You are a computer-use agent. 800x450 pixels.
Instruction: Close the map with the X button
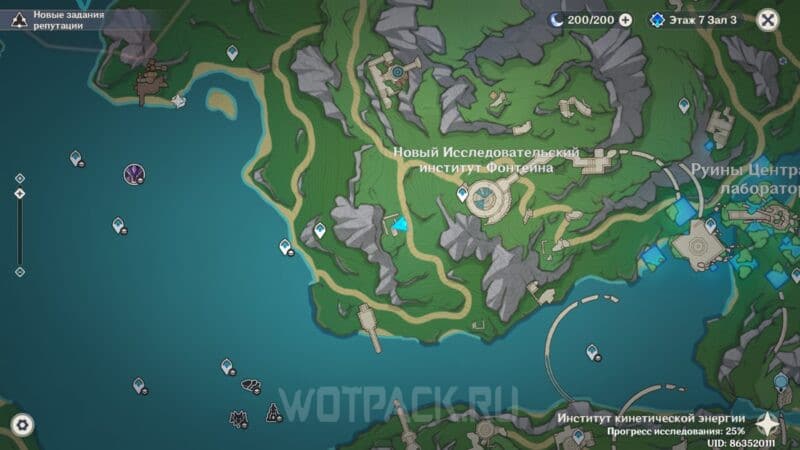[x=768, y=19]
